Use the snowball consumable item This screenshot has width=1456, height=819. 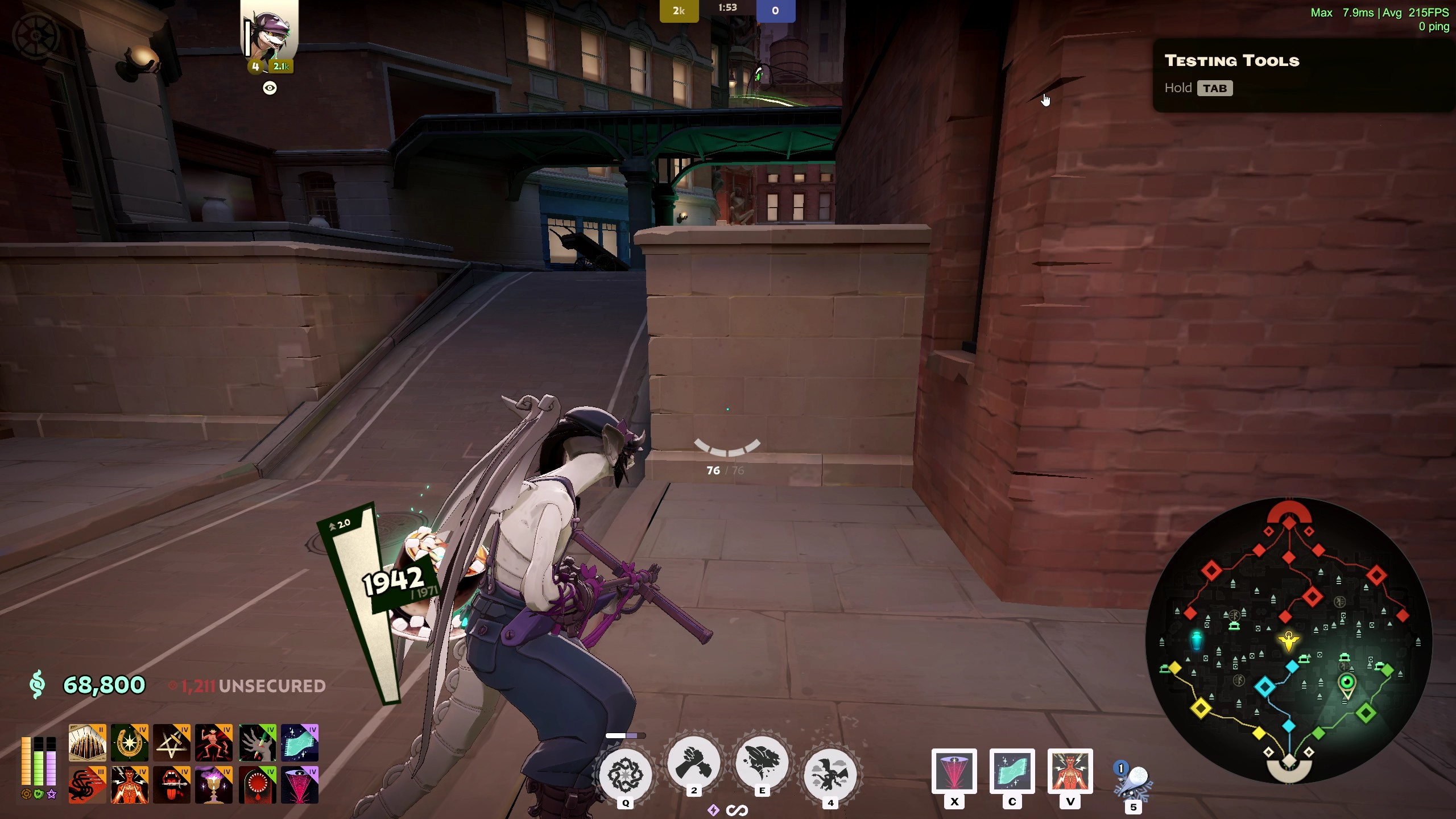coord(1133,783)
